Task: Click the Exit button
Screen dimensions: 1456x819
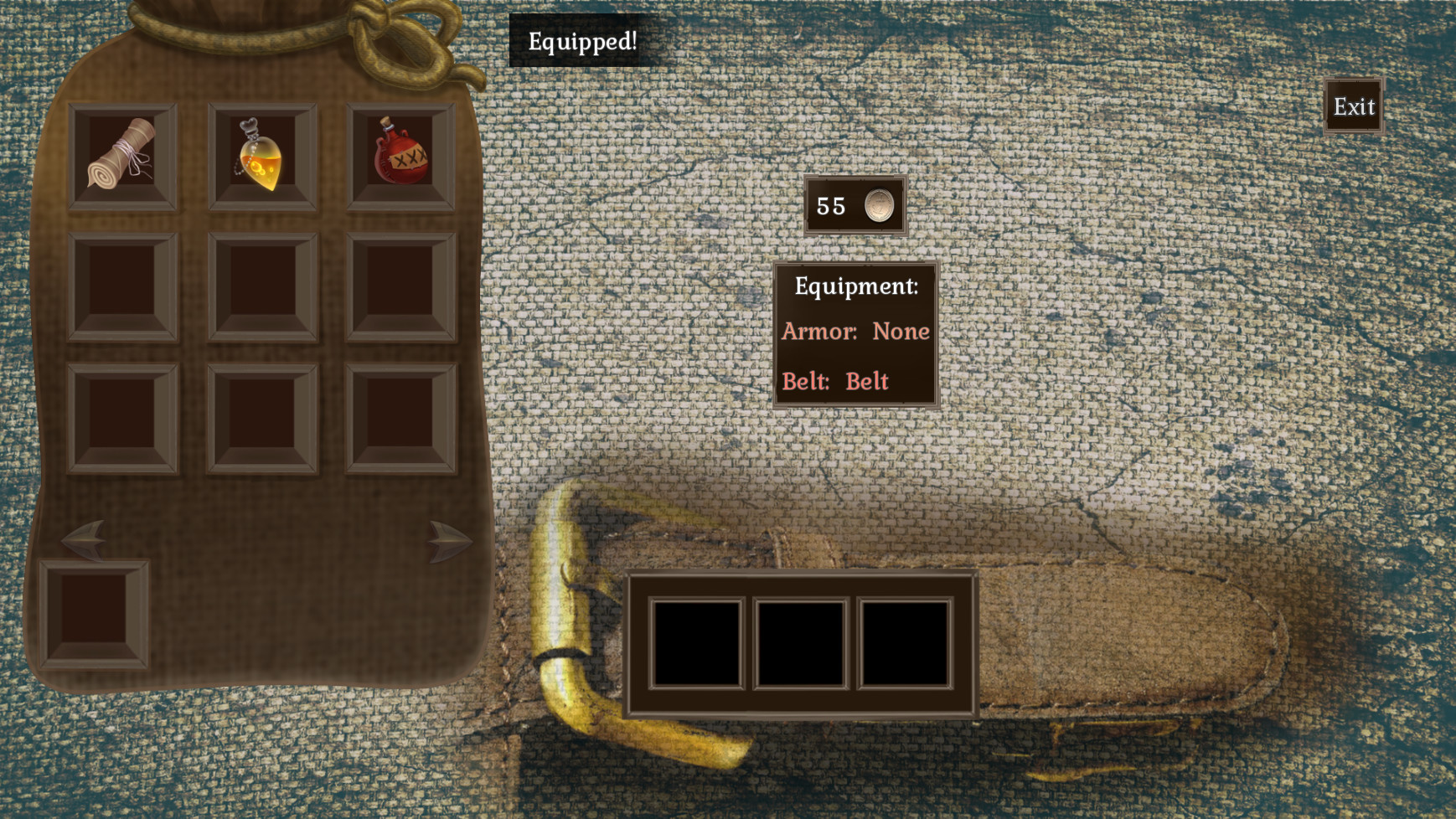Action: point(1354,106)
